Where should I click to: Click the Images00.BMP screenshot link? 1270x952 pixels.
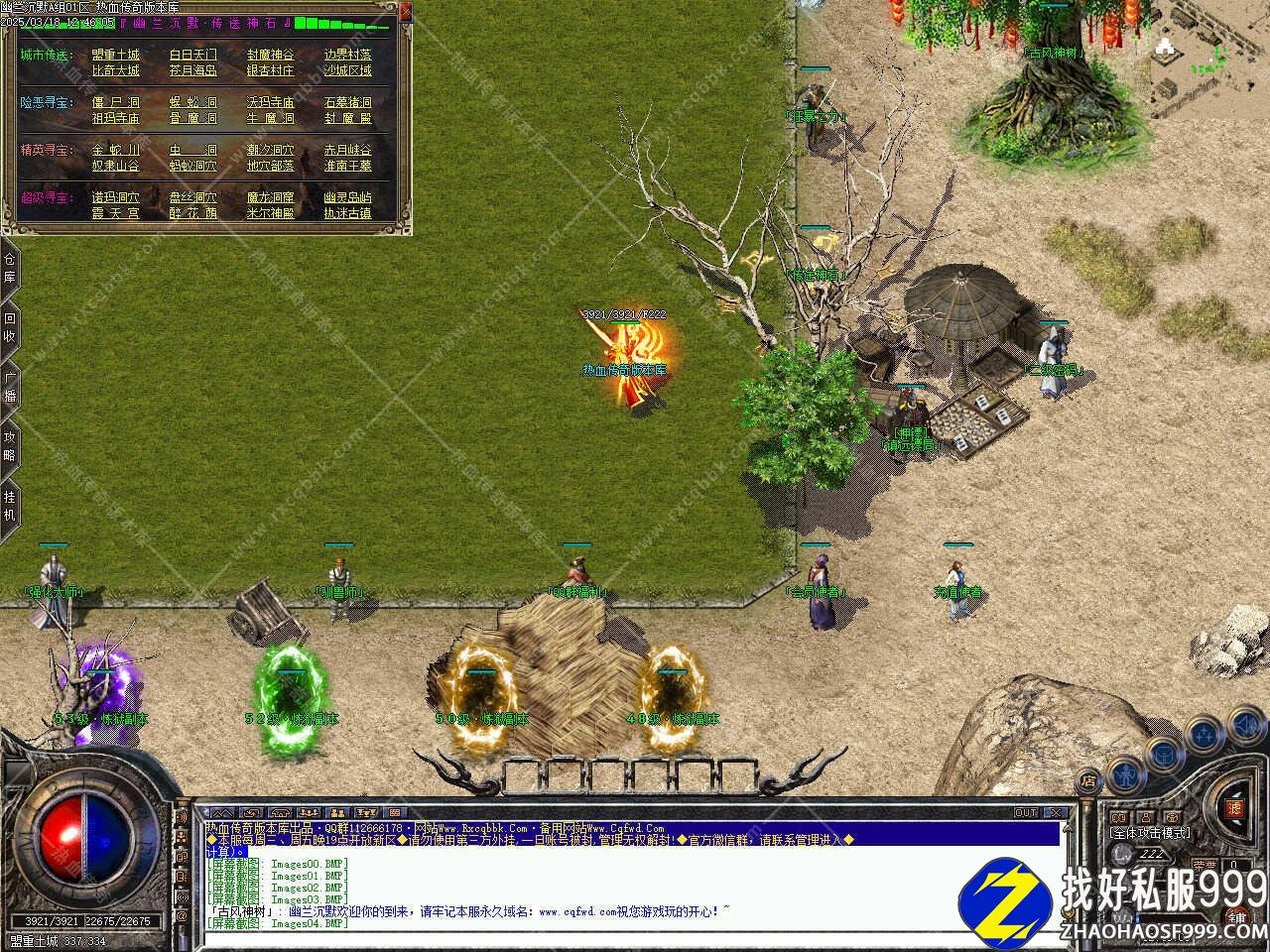click(x=308, y=863)
